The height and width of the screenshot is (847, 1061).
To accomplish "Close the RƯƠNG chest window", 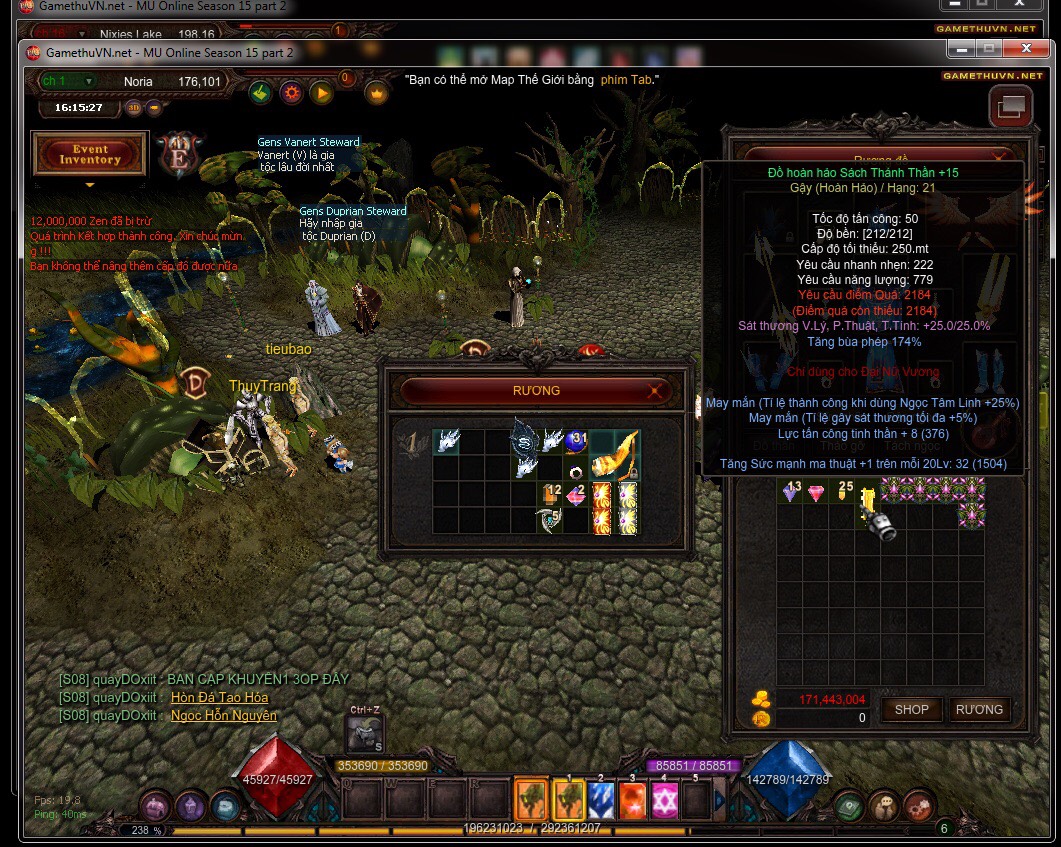I will tap(655, 391).
